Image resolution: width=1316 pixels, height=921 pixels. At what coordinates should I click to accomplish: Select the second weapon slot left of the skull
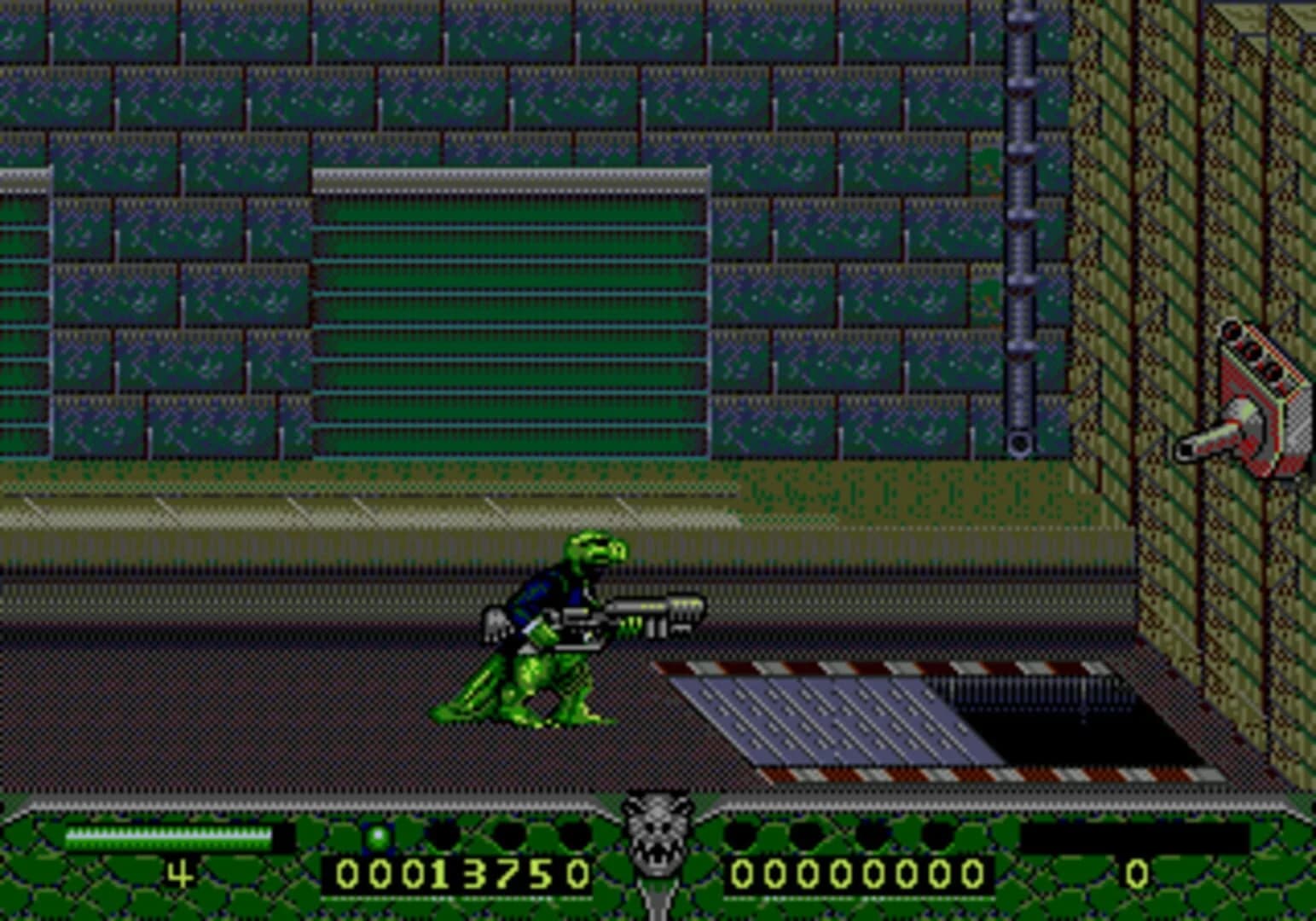[507, 836]
